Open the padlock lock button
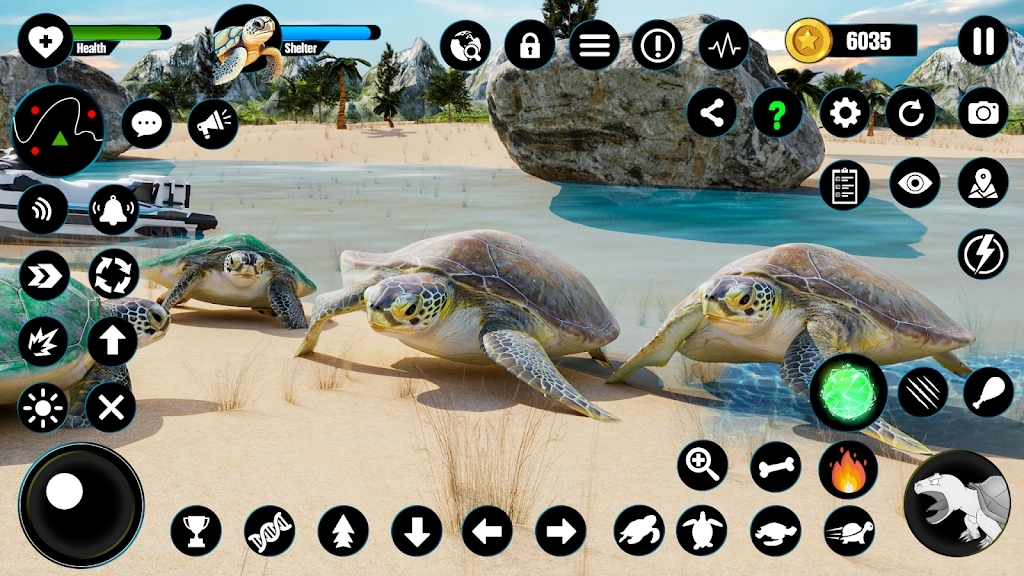The image size is (1024, 576). click(529, 45)
